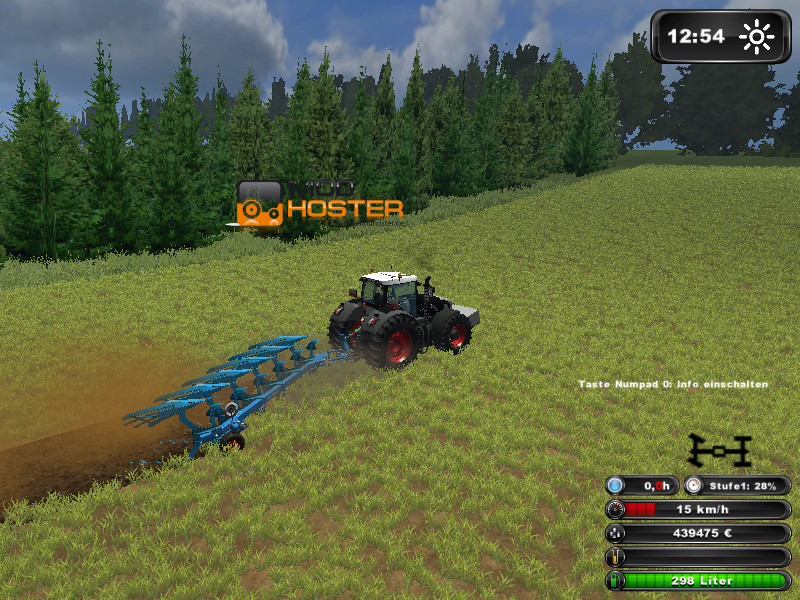Click the speedometer icon
The width and height of the screenshot is (800, 600).
pos(617,509)
